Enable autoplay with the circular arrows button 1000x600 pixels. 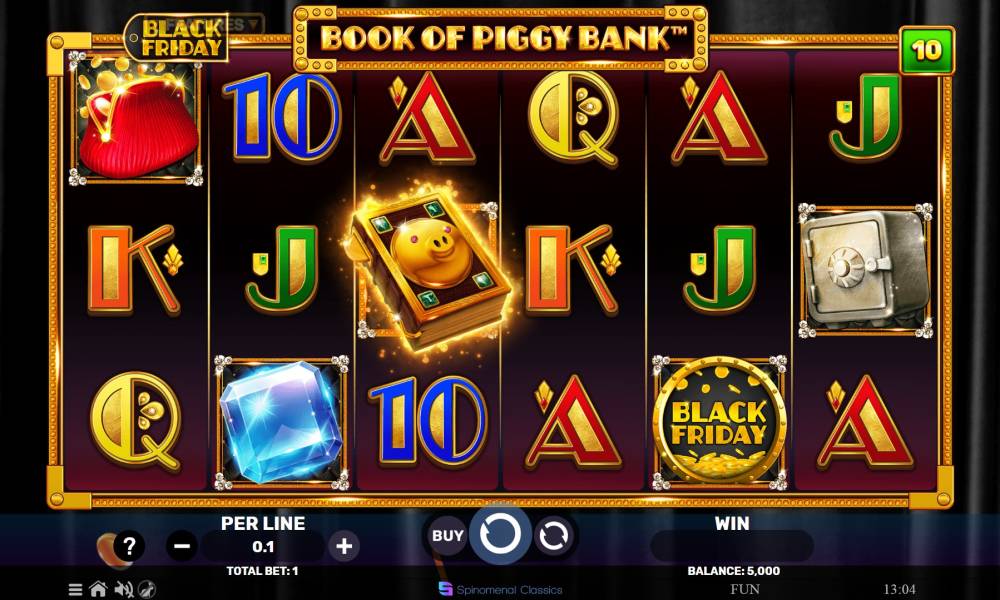click(553, 536)
